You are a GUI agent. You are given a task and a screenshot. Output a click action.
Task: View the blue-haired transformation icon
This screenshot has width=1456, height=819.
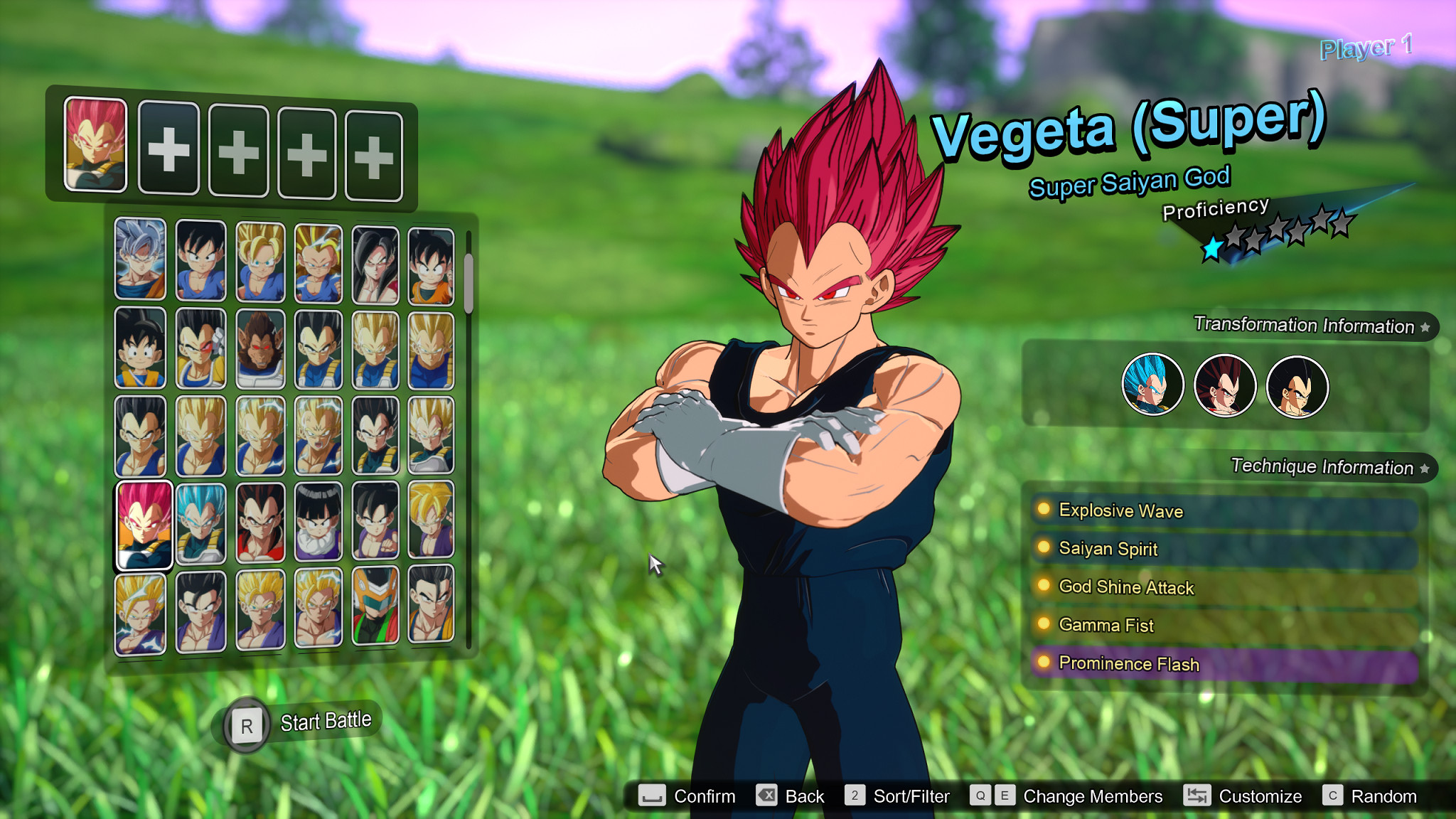pyautogui.click(x=1152, y=385)
